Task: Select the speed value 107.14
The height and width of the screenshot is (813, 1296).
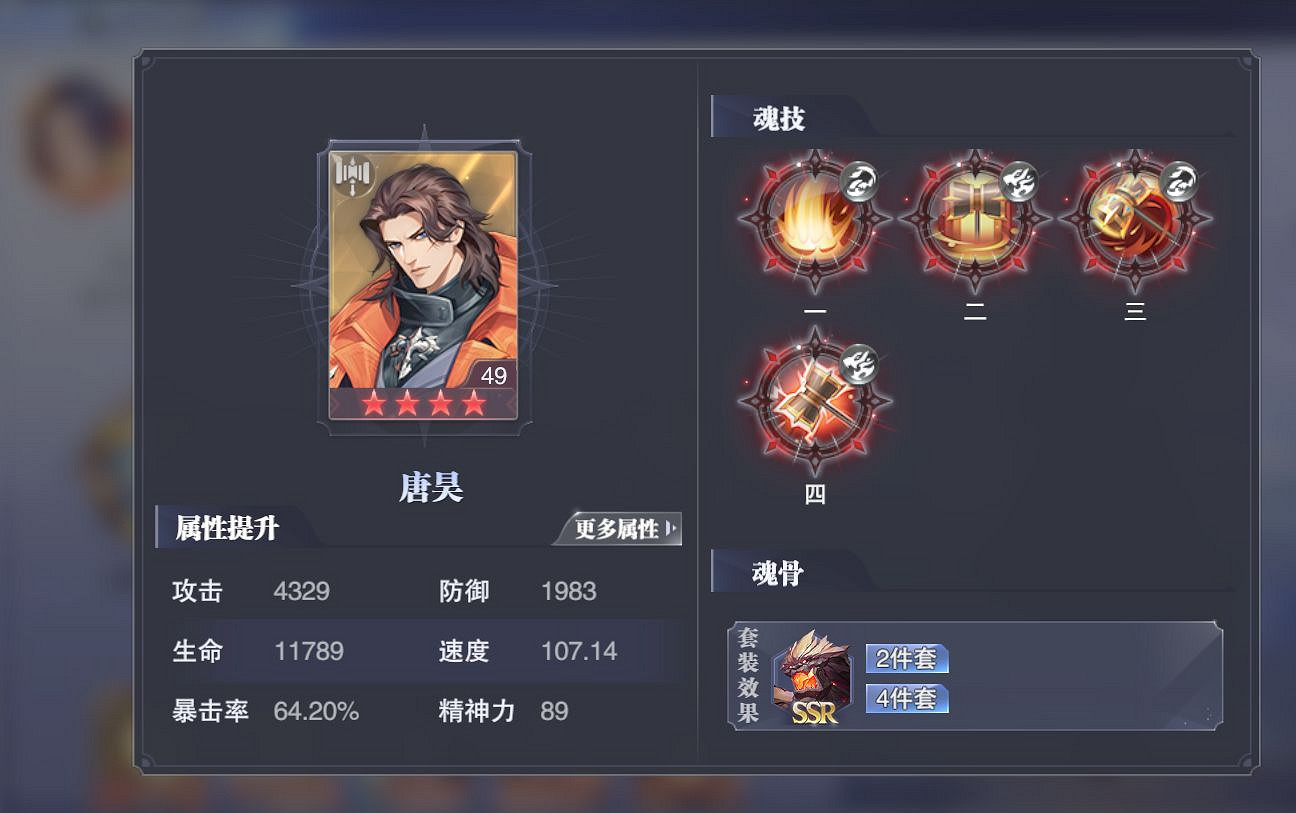Action: (578, 651)
